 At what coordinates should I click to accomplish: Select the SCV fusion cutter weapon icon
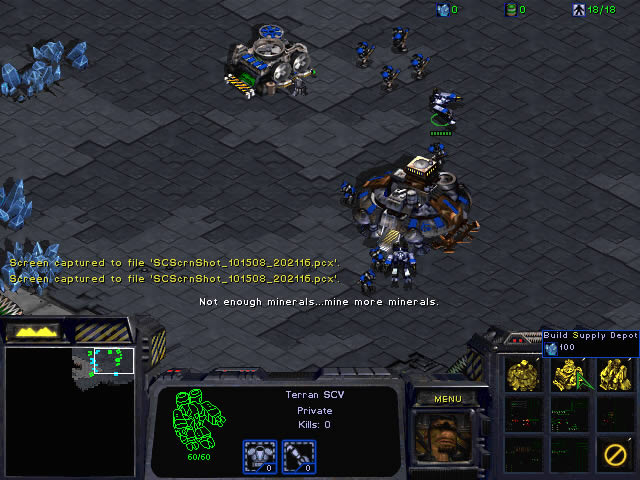(x=294, y=456)
